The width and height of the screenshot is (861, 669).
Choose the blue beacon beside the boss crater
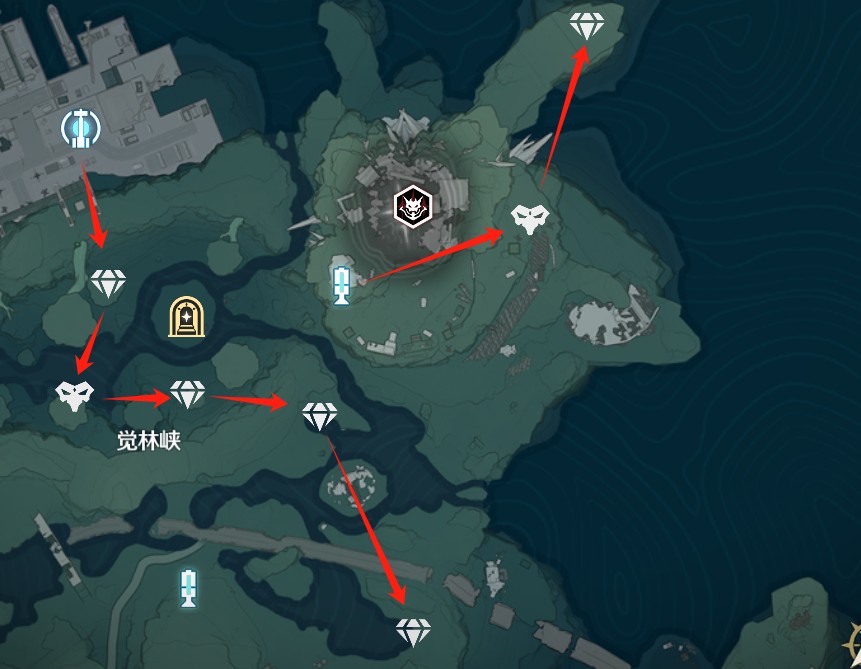click(x=341, y=285)
